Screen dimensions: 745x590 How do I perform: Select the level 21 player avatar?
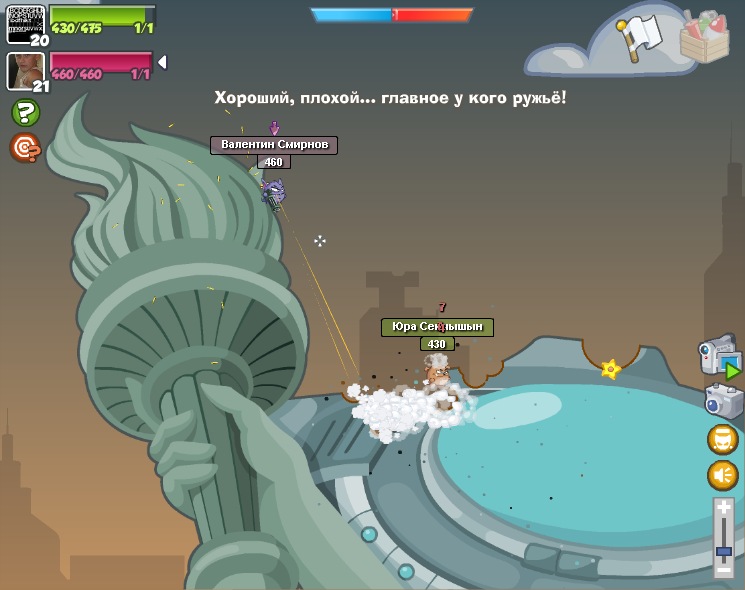tap(25, 70)
